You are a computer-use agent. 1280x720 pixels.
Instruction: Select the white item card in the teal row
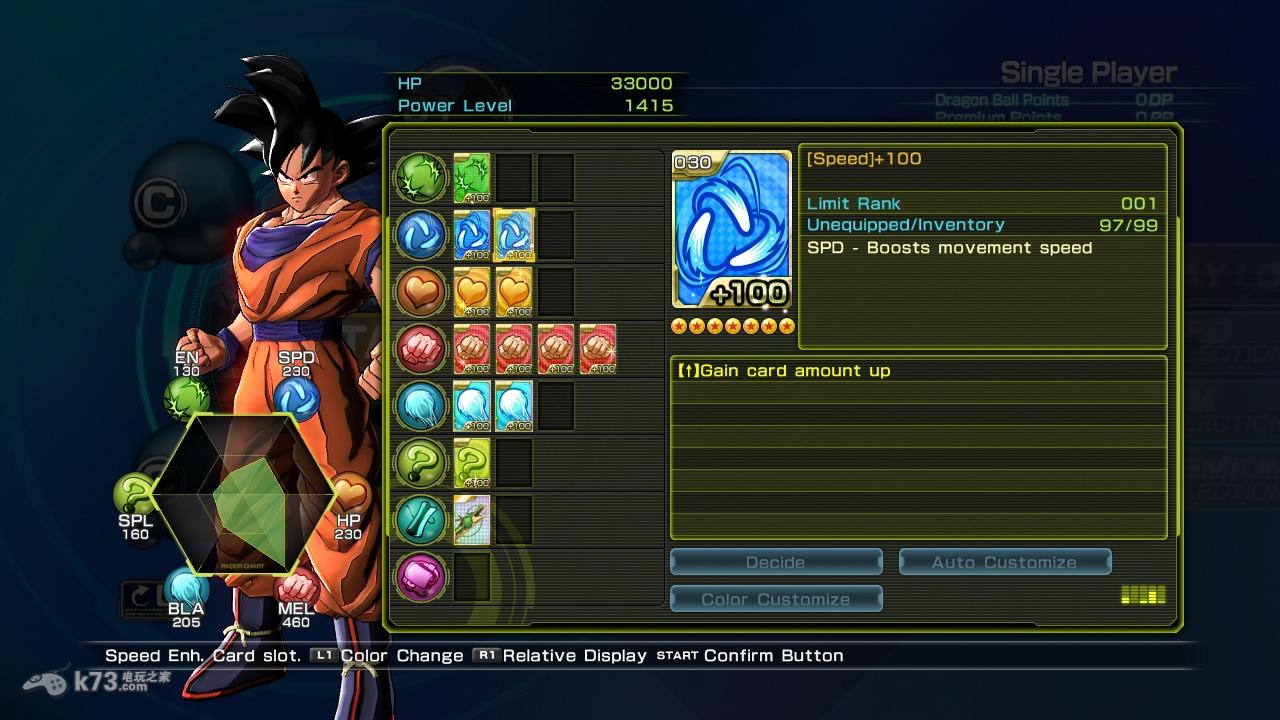pos(472,520)
